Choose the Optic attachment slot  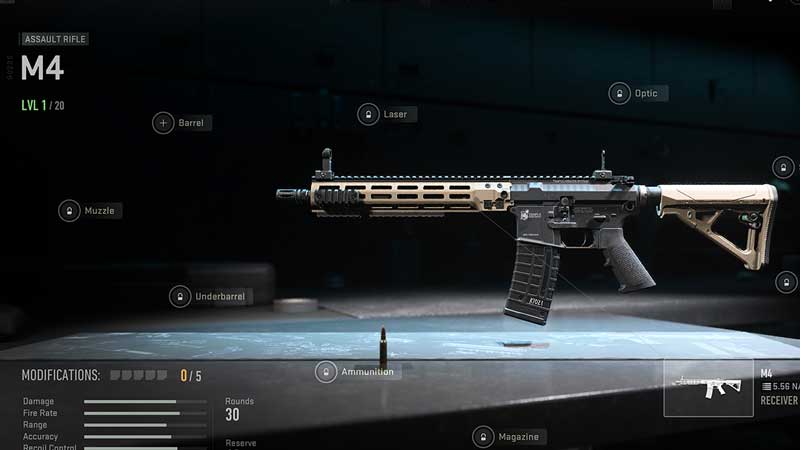620,93
